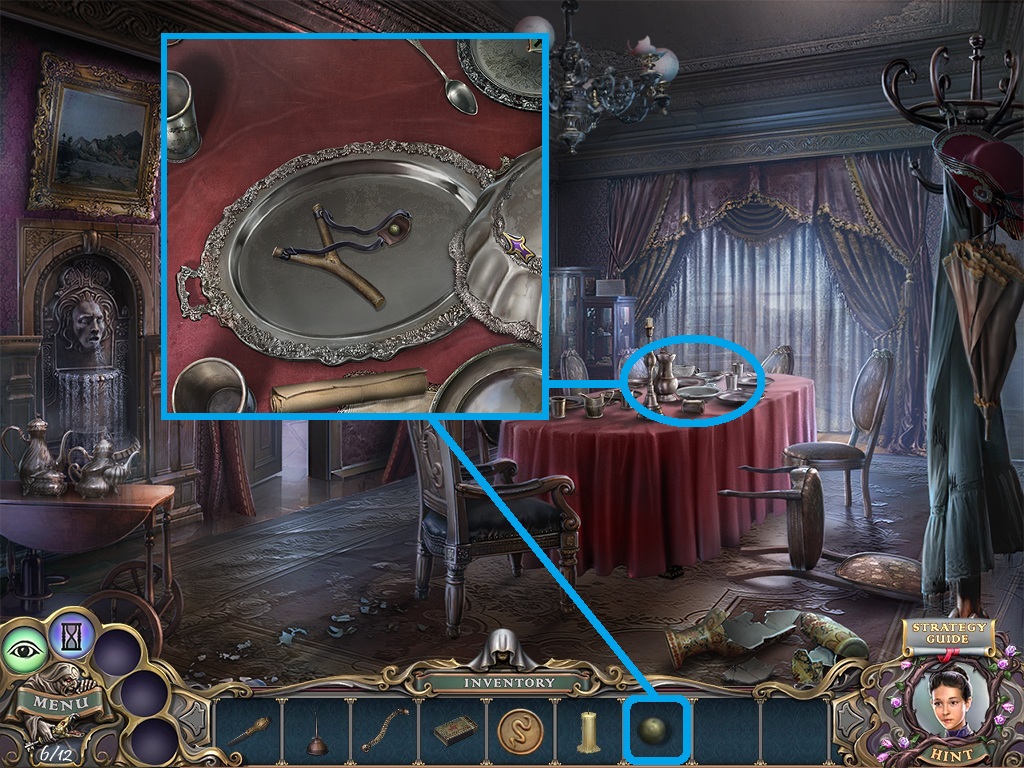
Task: Open the Strategy Guide
Action: click(x=946, y=634)
